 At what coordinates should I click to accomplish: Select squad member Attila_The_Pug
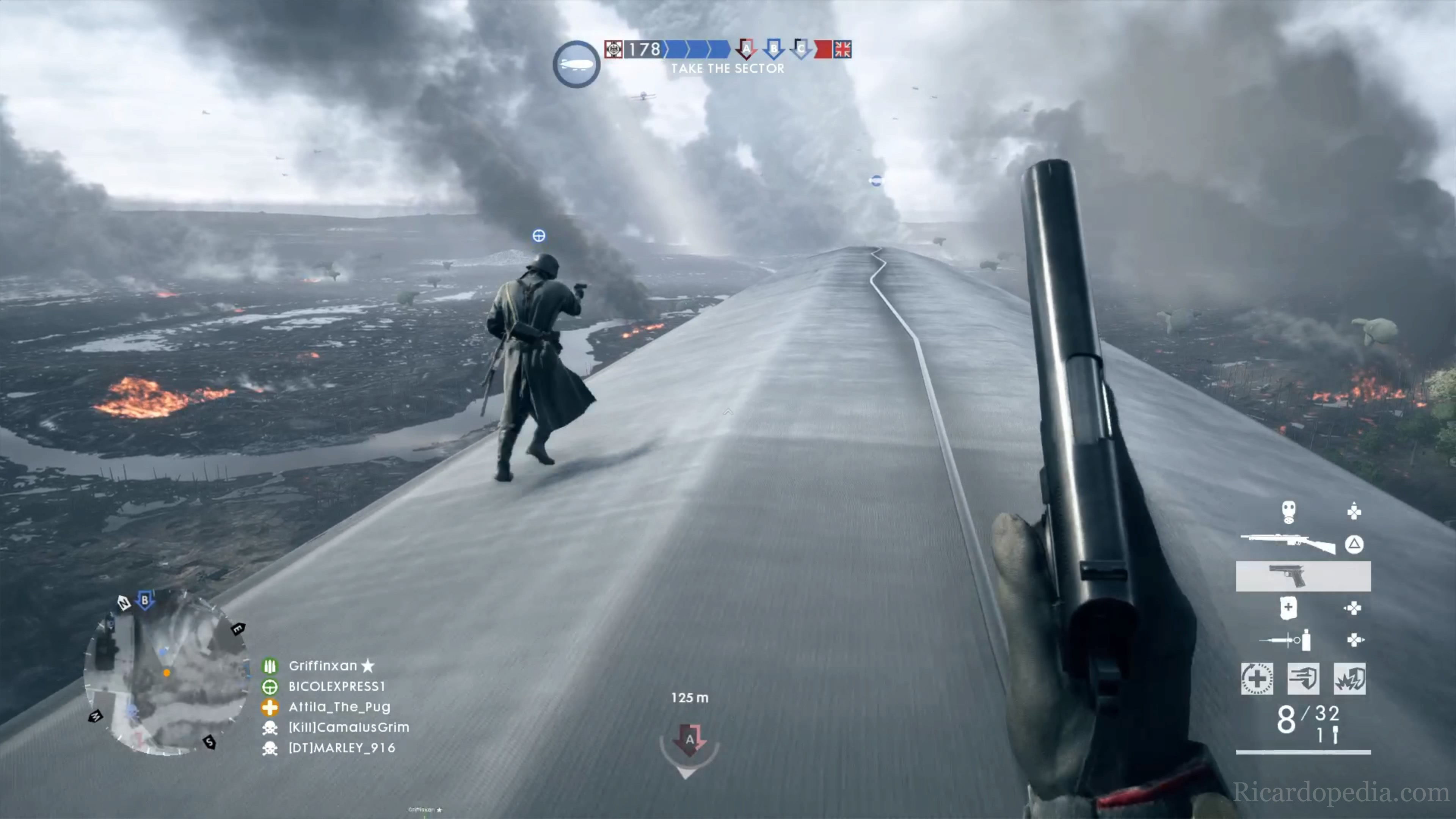click(x=339, y=706)
